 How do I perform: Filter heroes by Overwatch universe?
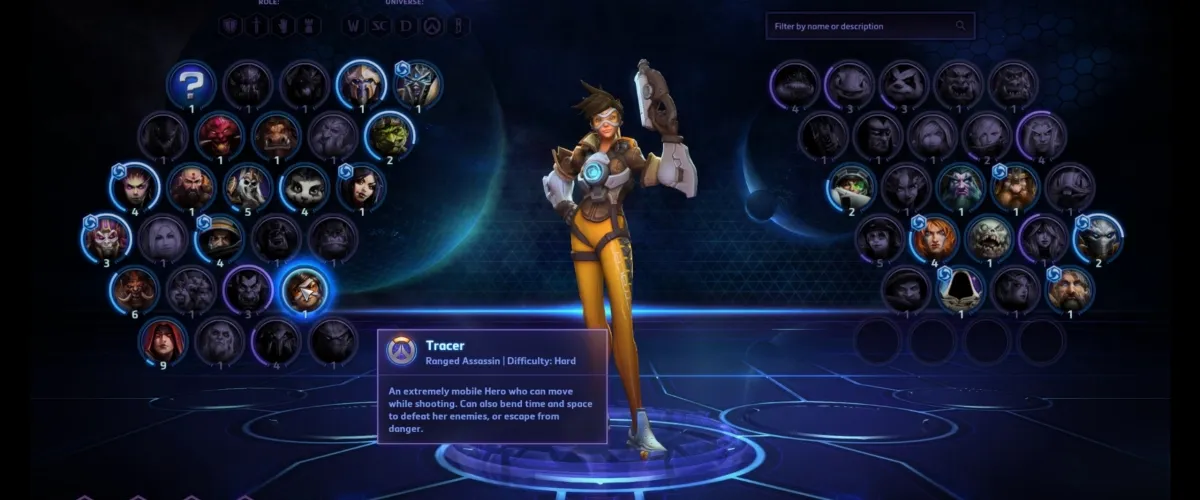431,26
